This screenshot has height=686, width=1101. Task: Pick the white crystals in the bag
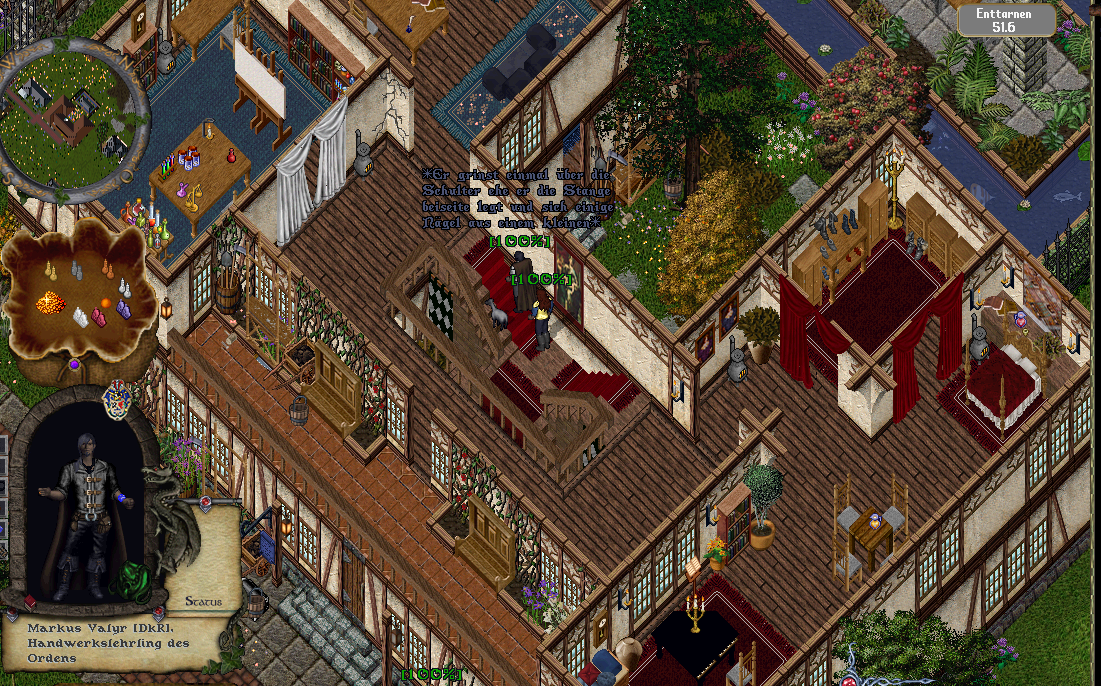(81, 317)
